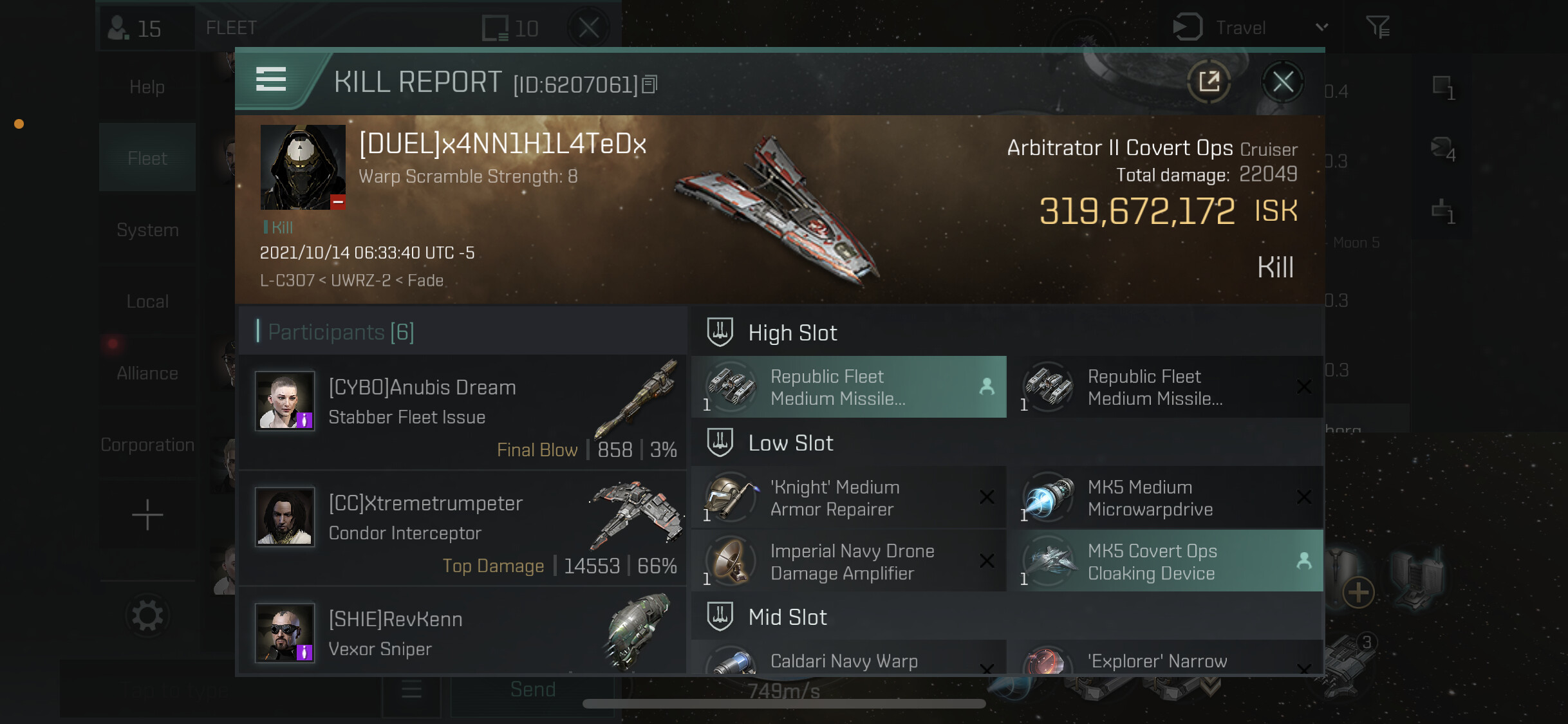The height and width of the screenshot is (724, 1568).
Task: Open the kill report hamburger menu
Action: tap(271, 80)
